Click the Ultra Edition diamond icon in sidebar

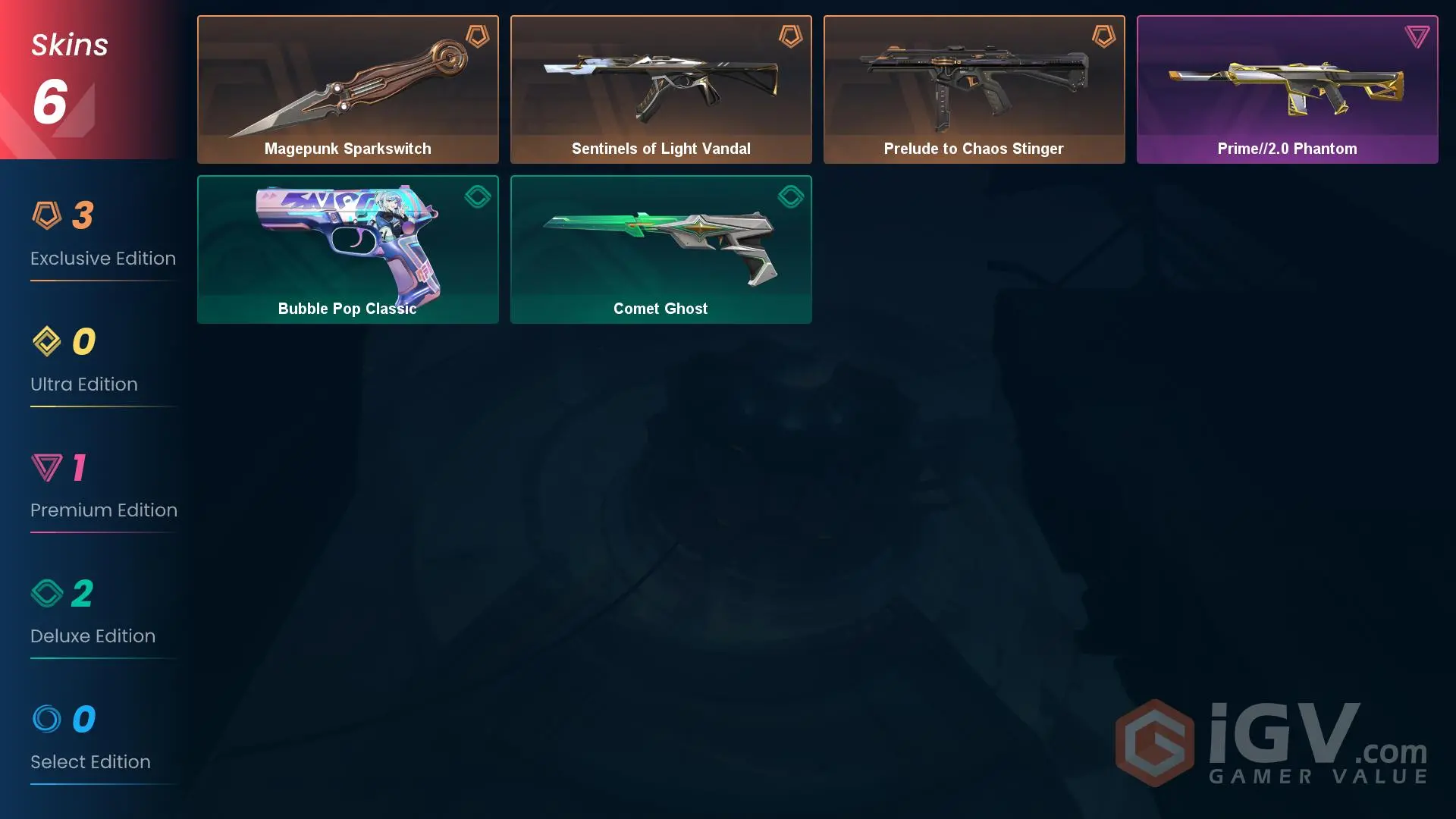pyautogui.click(x=47, y=342)
